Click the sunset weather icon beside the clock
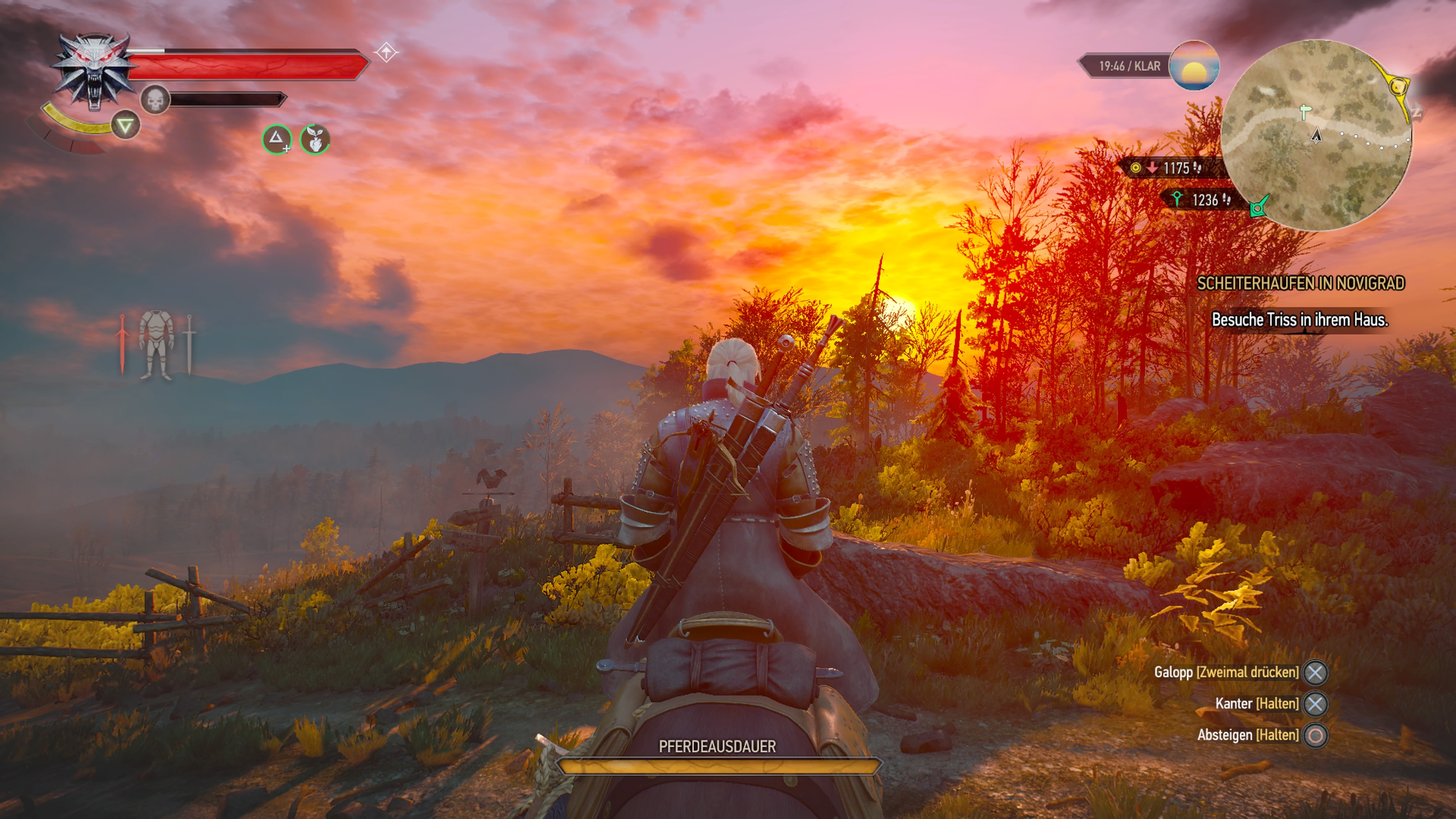 (x=1194, y=66)
